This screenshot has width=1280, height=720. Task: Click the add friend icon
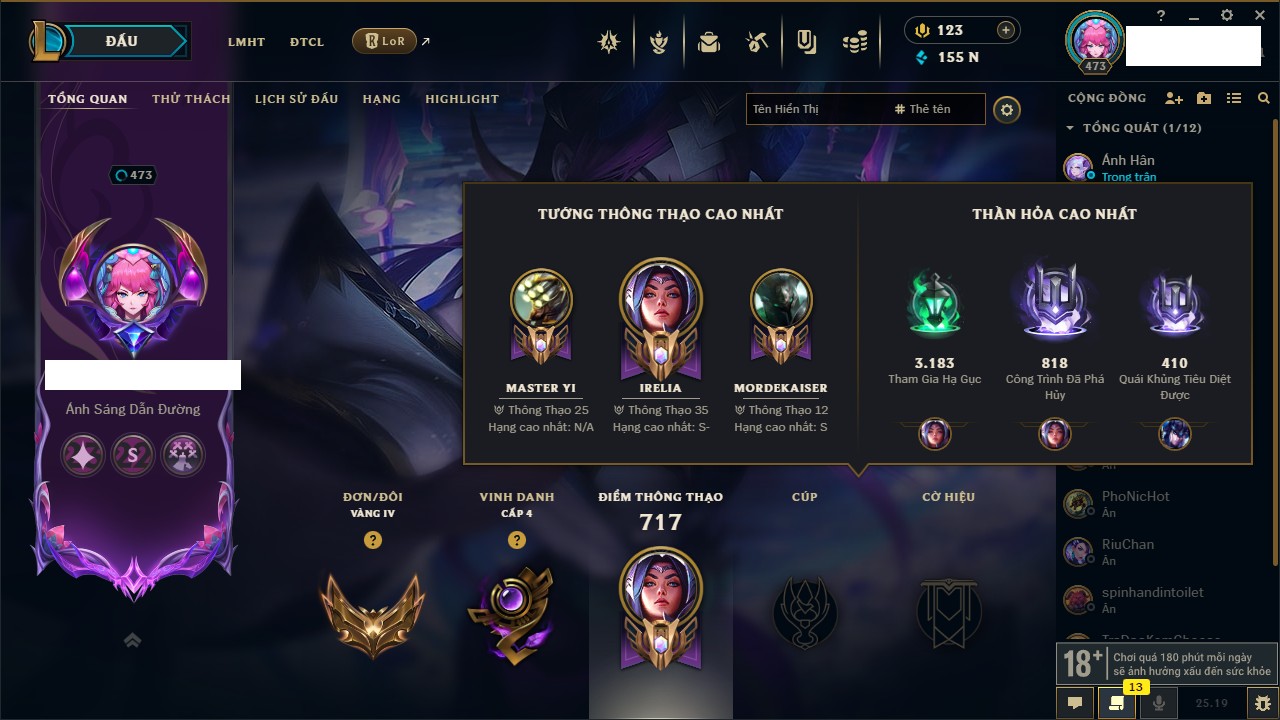1174,98
